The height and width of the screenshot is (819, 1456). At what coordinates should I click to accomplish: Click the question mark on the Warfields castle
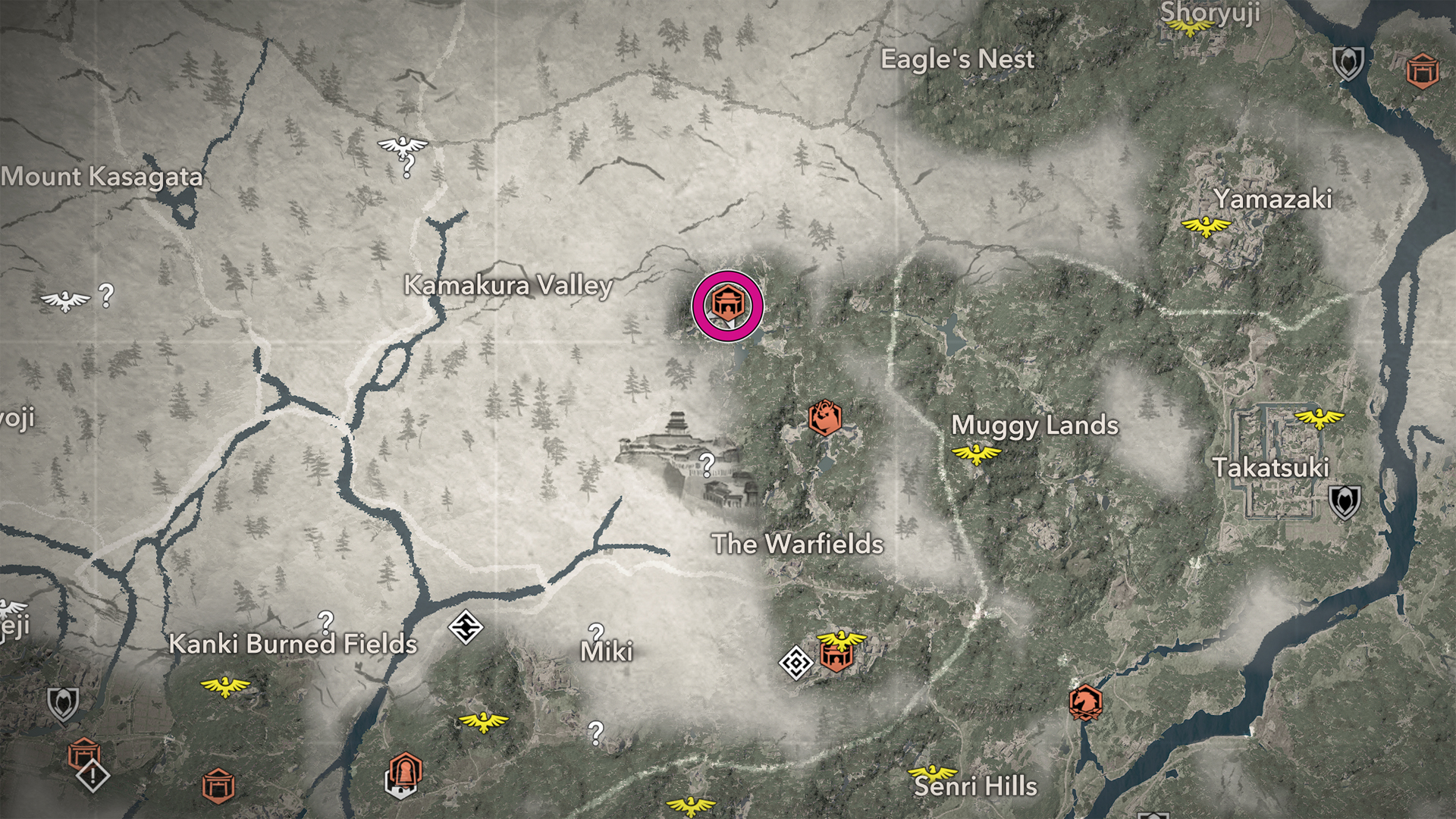[x=707, y=463]
